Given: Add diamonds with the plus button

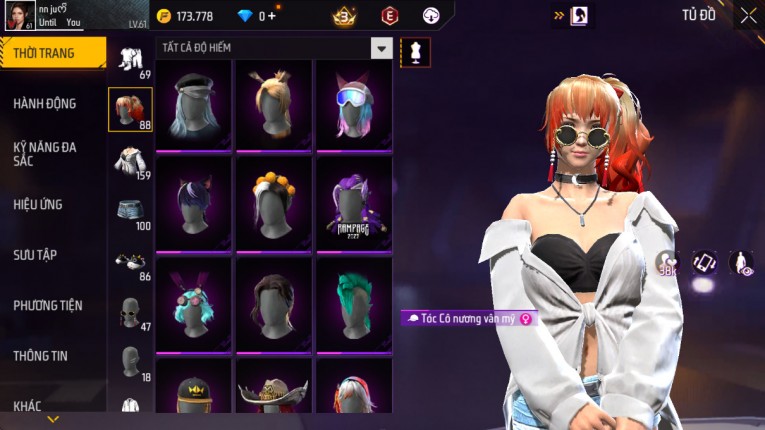Looking at the screenshot, I should coord(273,16).
